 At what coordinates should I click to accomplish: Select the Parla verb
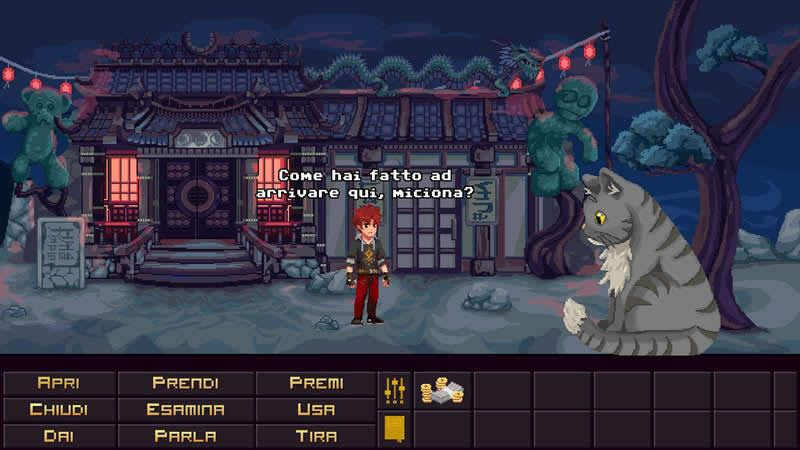point(186,435)
